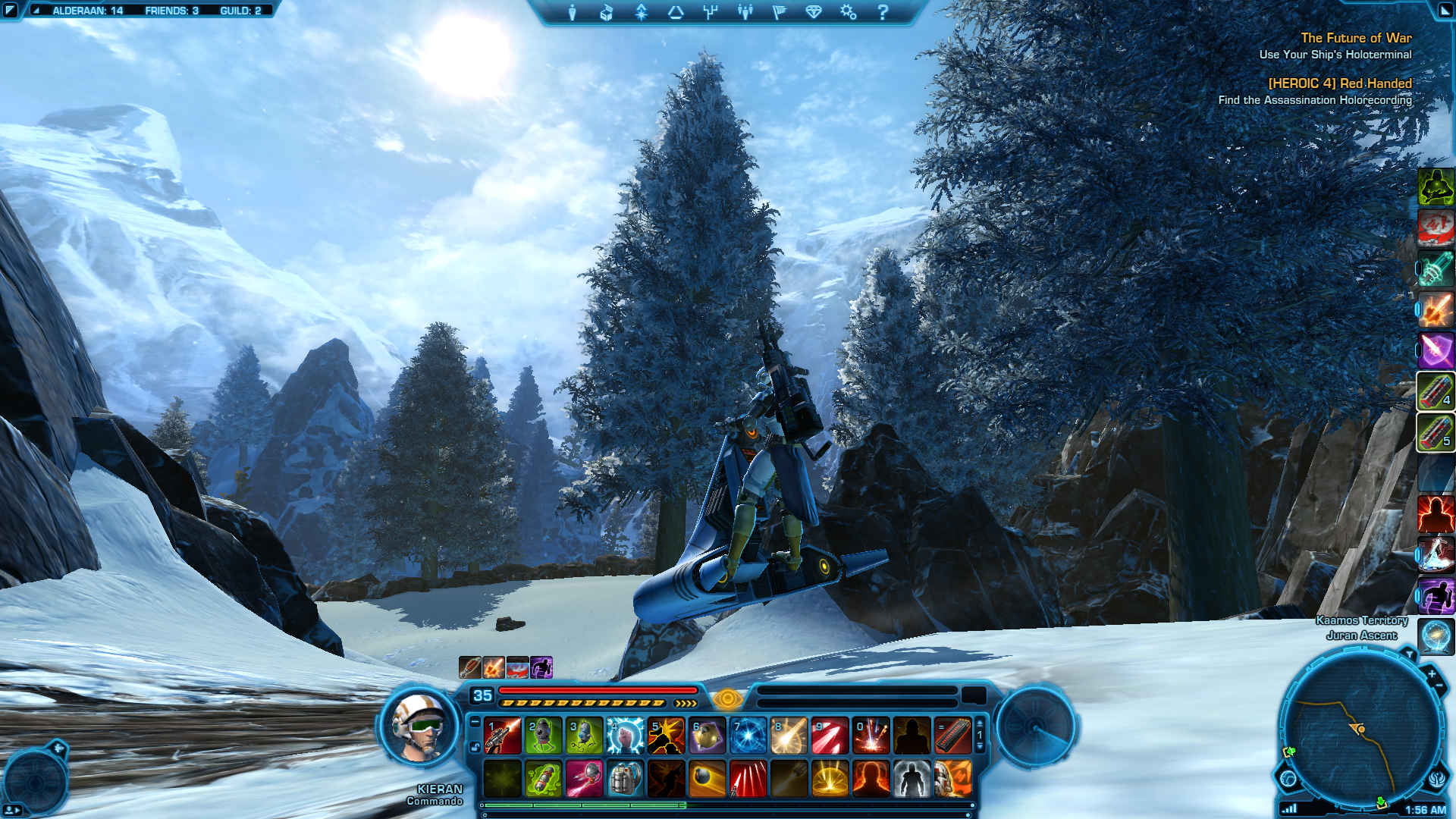Open the Cartel Market diamond icon

click(x=815, y=12)
